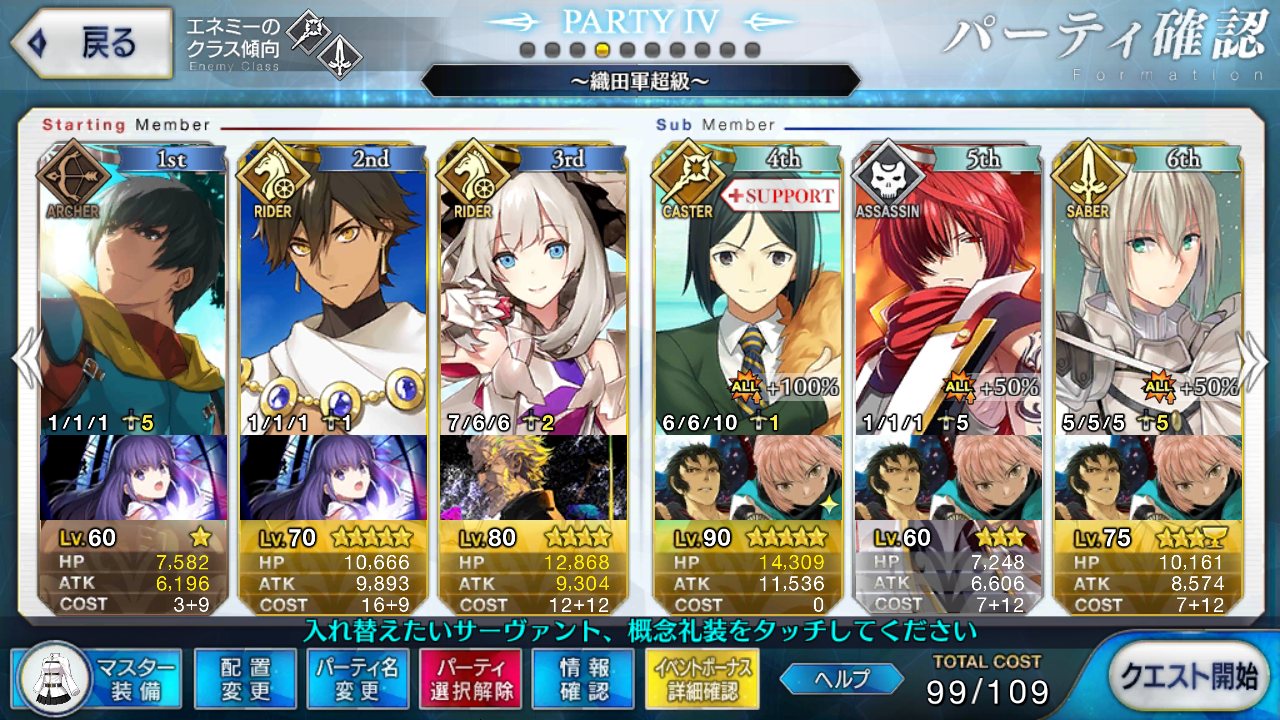Image resolution: width=1280 pixels, height=720 pixels.
Task: Switch to next party with right arrow
Action: tap(1255, 360)
